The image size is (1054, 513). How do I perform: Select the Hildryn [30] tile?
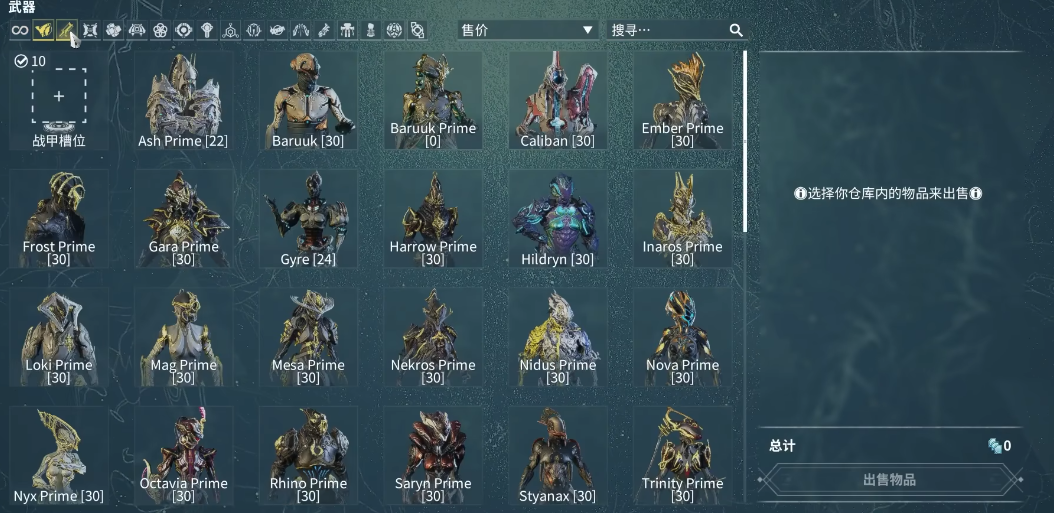(x=557, y=218)
